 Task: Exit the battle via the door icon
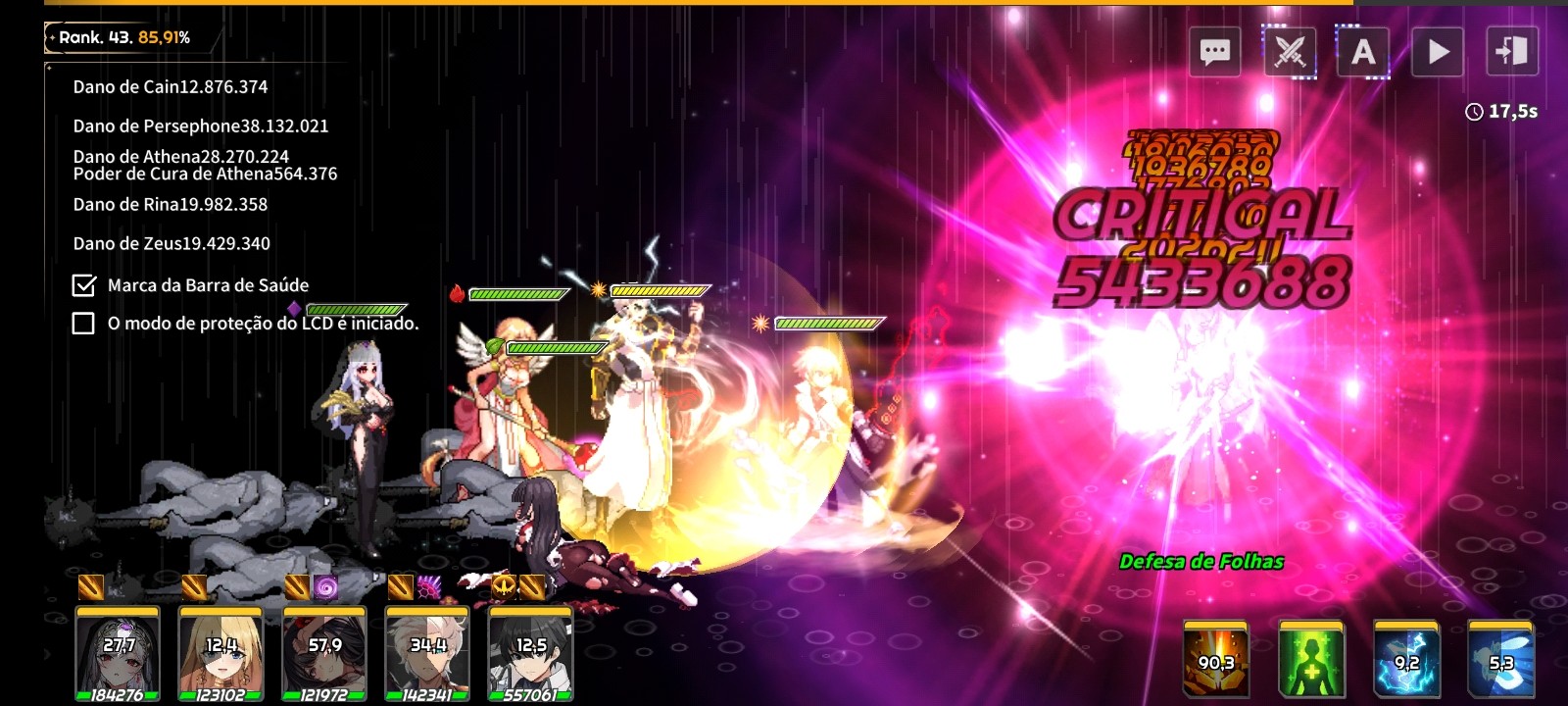pyautogui.click(x=1511, y=51)
